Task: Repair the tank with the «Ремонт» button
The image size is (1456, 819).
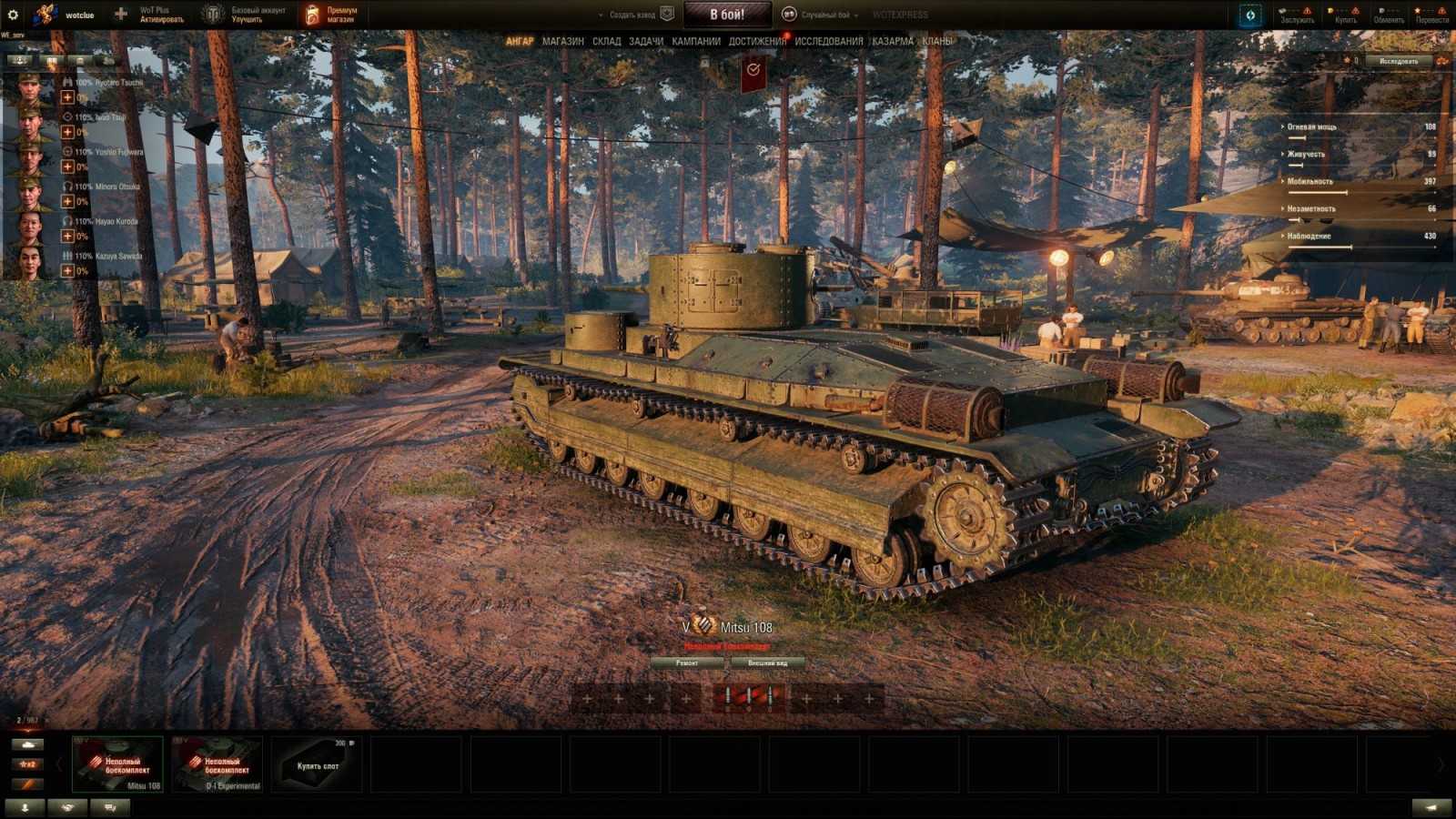Action: point(687,663)
